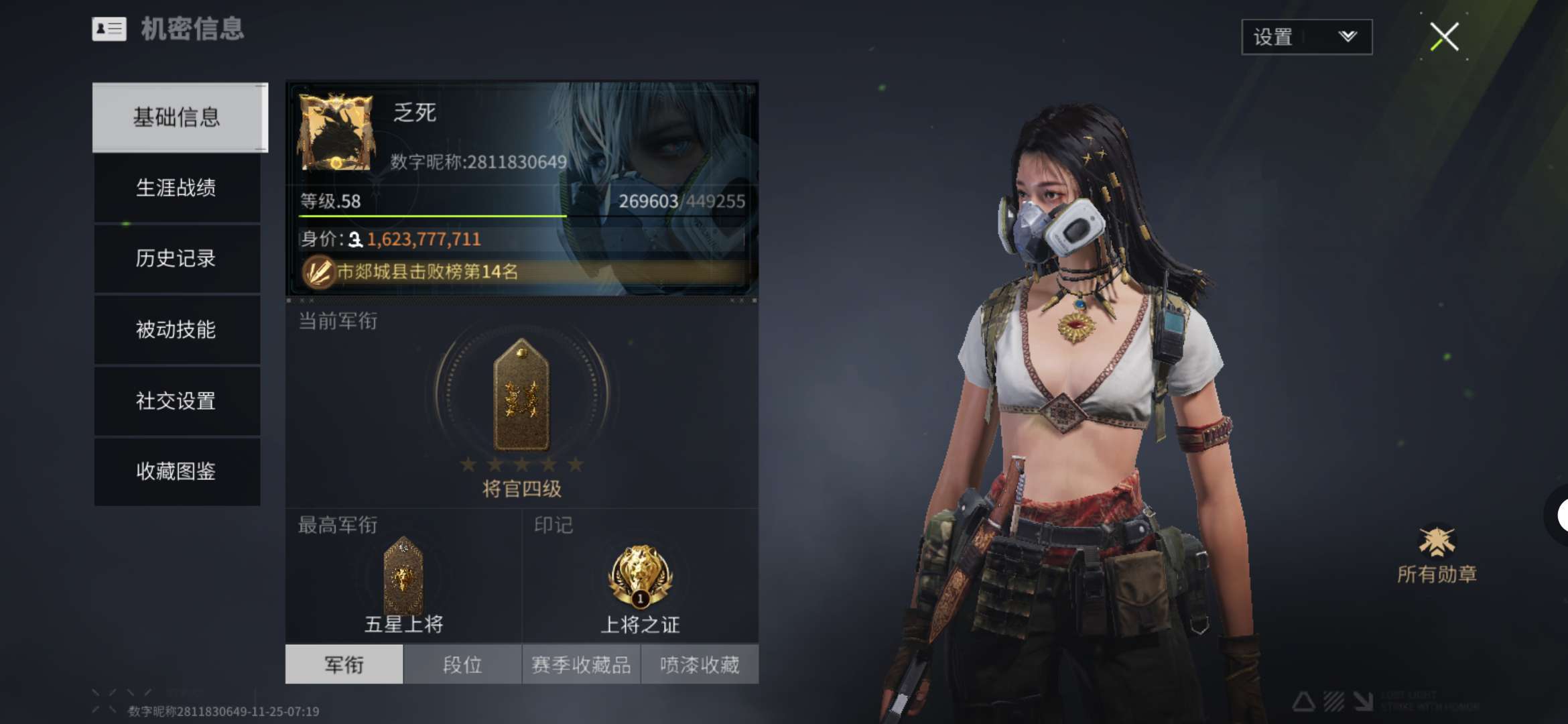Open 历史记录 history records
Viewport: 1568px width, 724px height.
(176, 258)
